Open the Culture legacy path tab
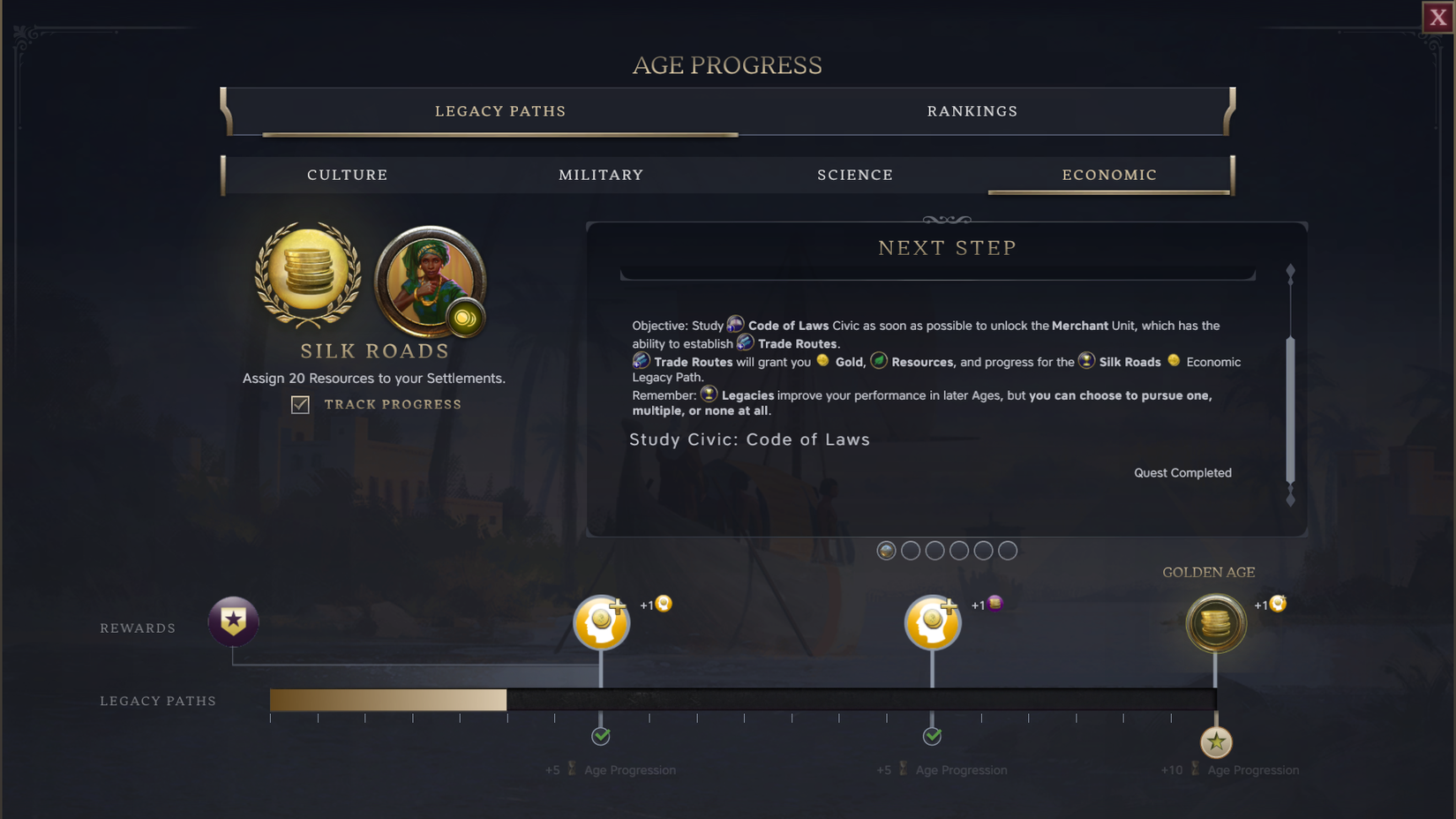1456x819 pixels. point(347,175)
